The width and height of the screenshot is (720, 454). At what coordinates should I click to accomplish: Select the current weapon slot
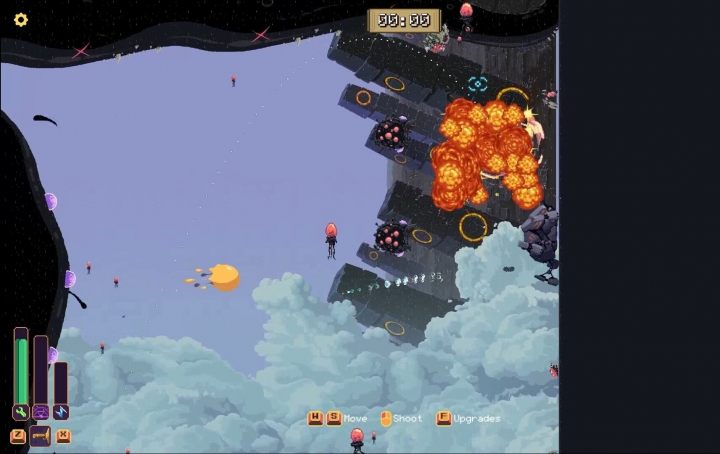click(40, 436)
